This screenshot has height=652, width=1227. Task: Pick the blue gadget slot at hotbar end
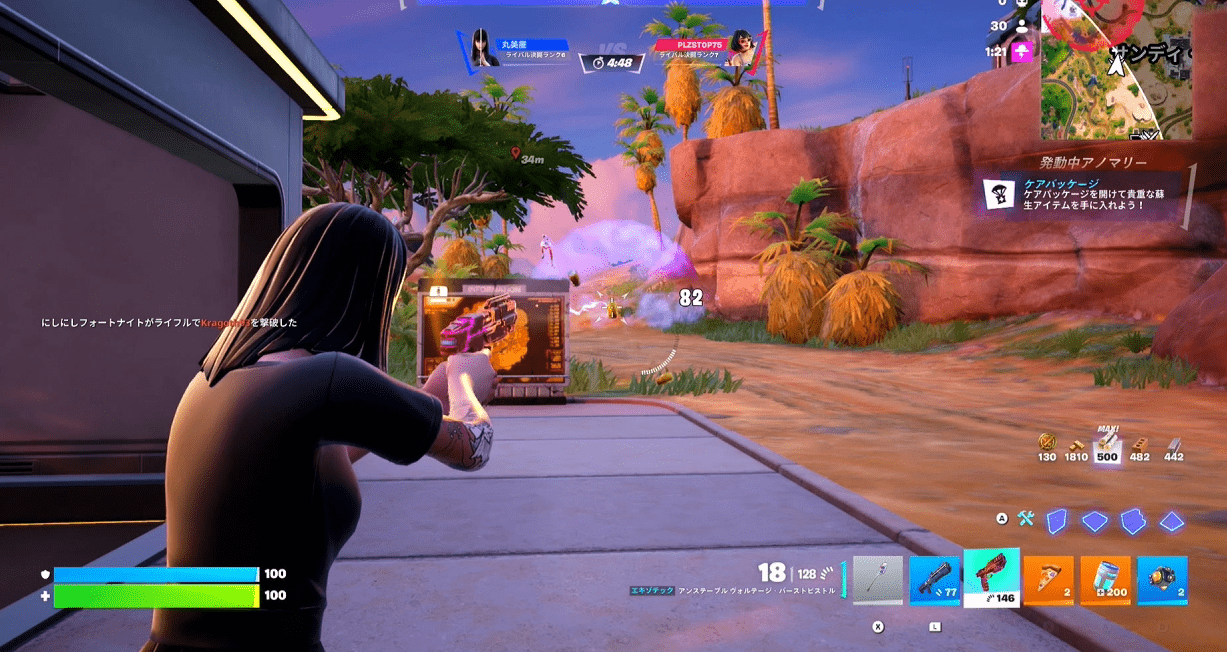(x=1162, y=581)
